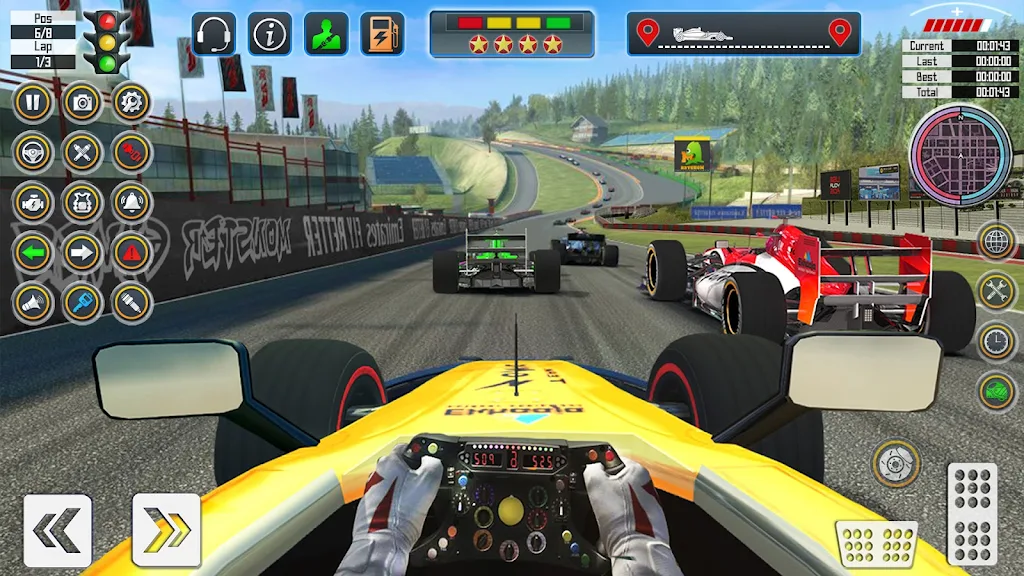Pause the race with the pause button
The height and width of the screenshot is (576, 1024).
(x=32, y=101)
